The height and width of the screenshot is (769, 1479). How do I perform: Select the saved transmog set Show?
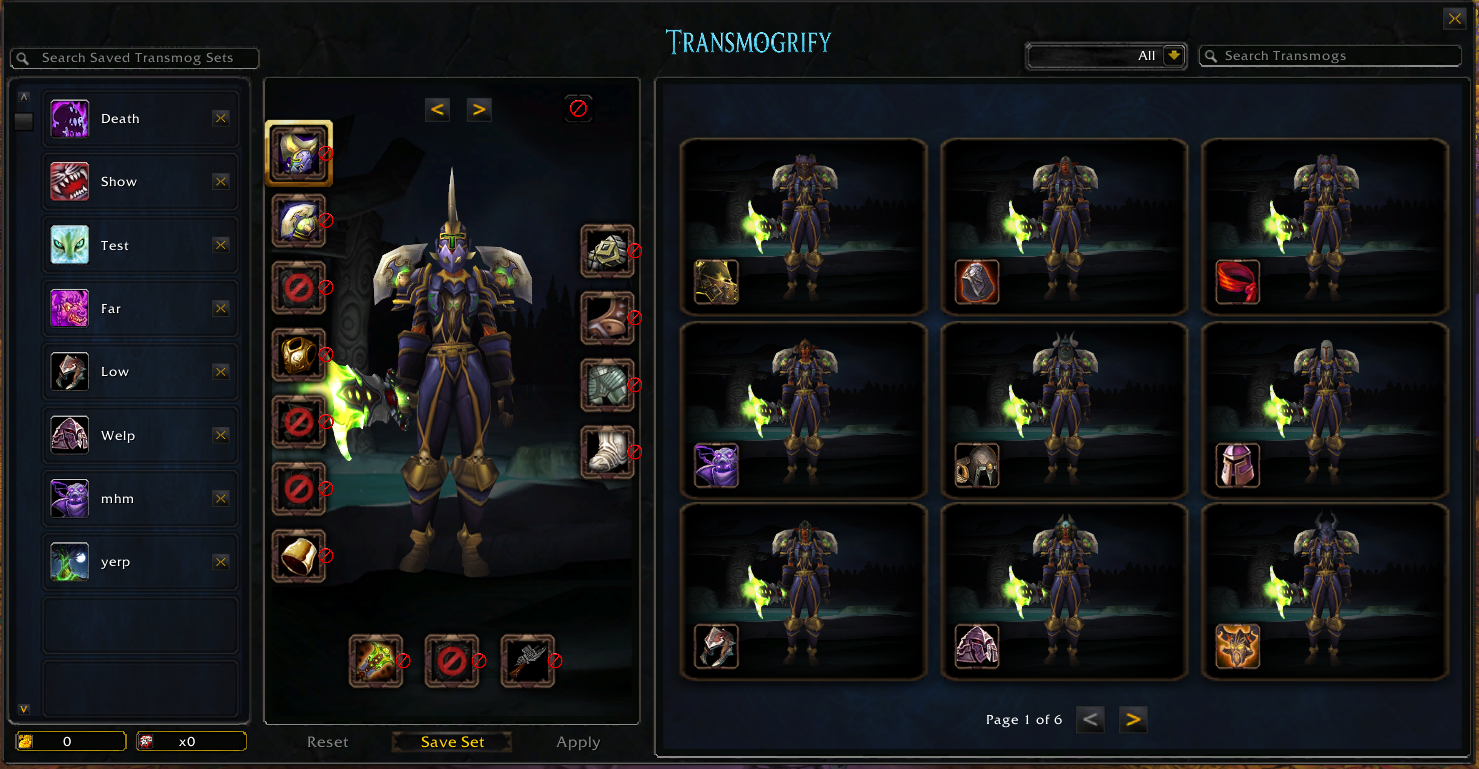[x=119, y=182]
